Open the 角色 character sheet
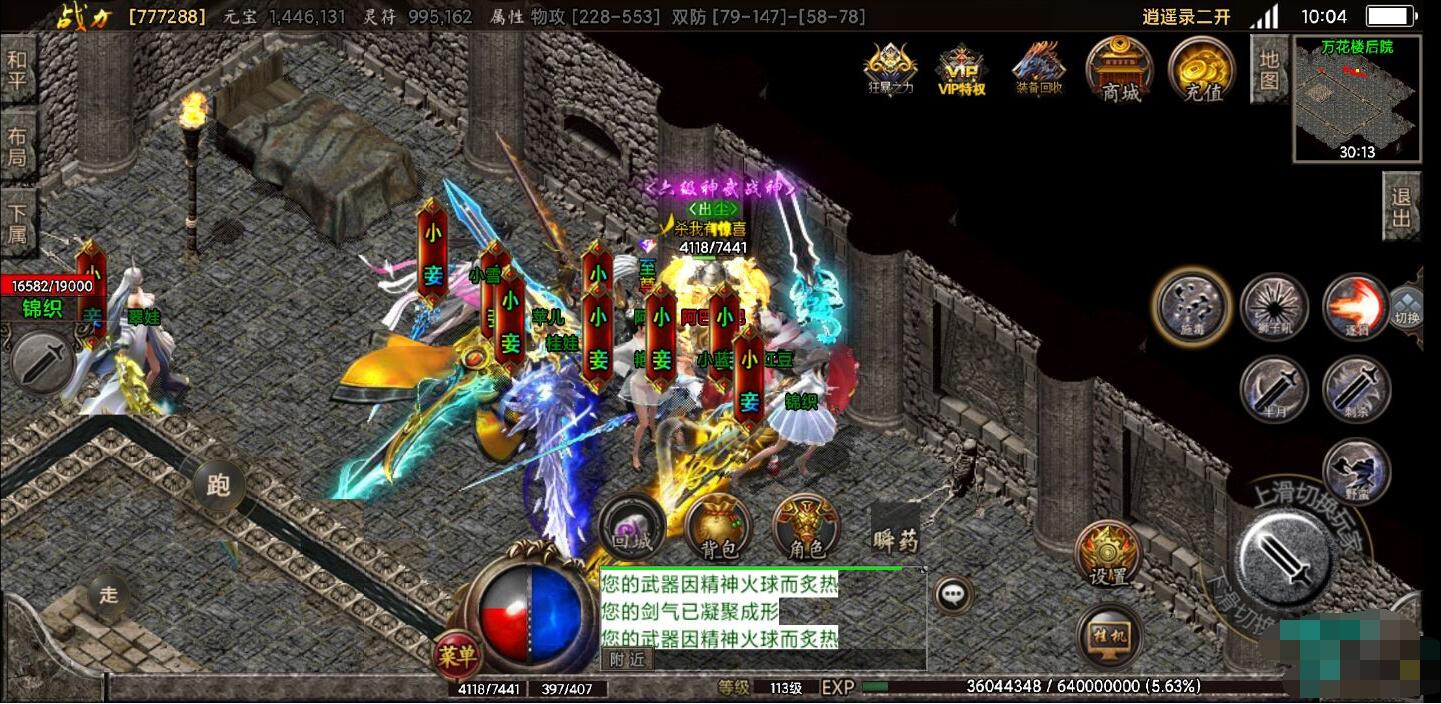 (806, 527)
